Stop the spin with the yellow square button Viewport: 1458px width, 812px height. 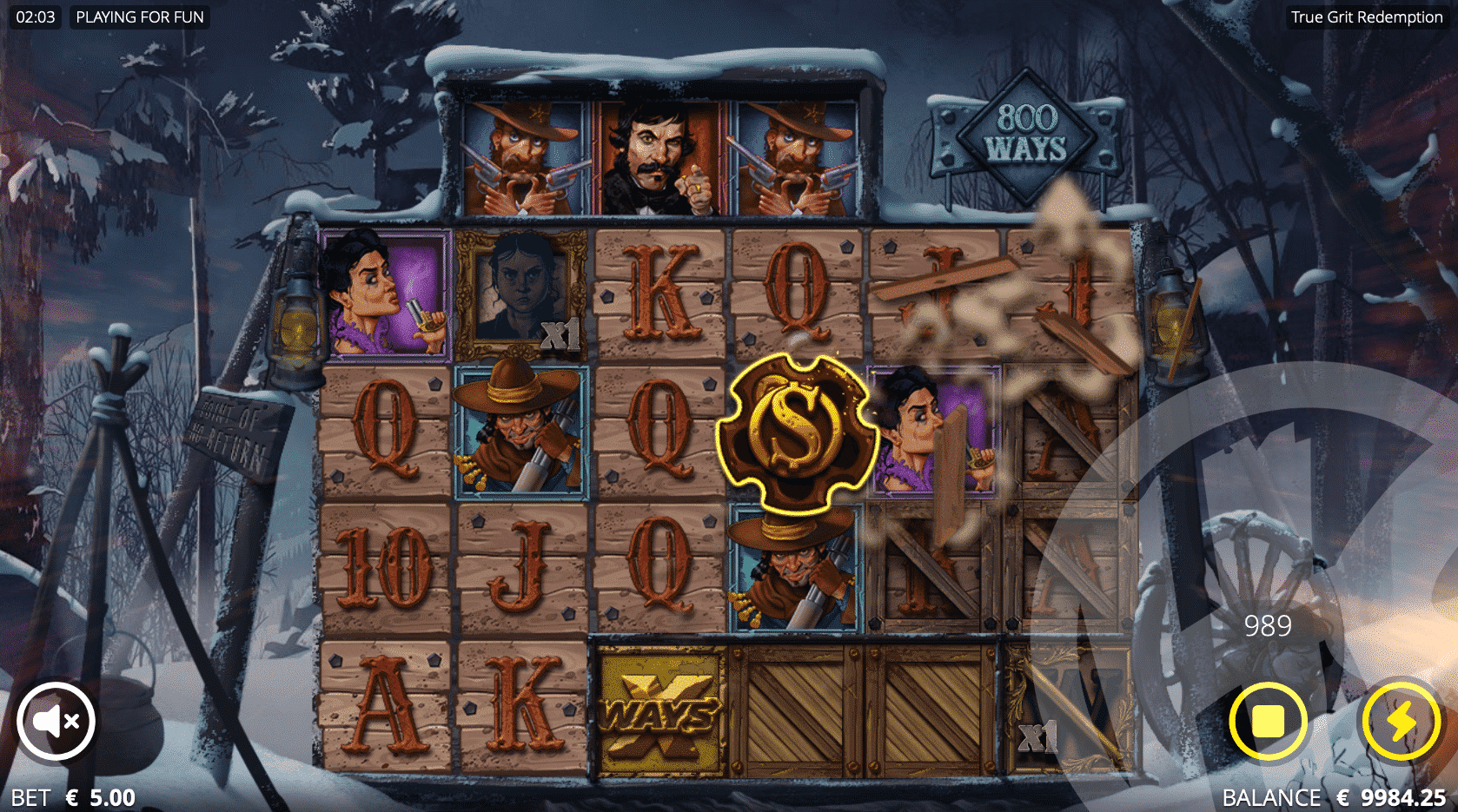coord(1268,721)
